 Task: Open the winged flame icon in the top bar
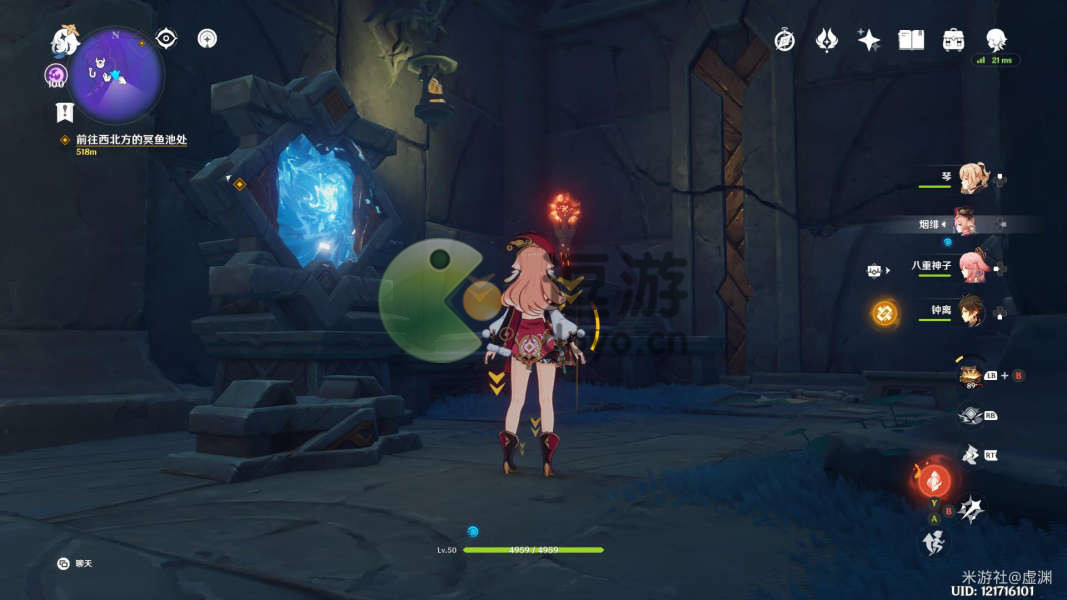tap(827, 40)
